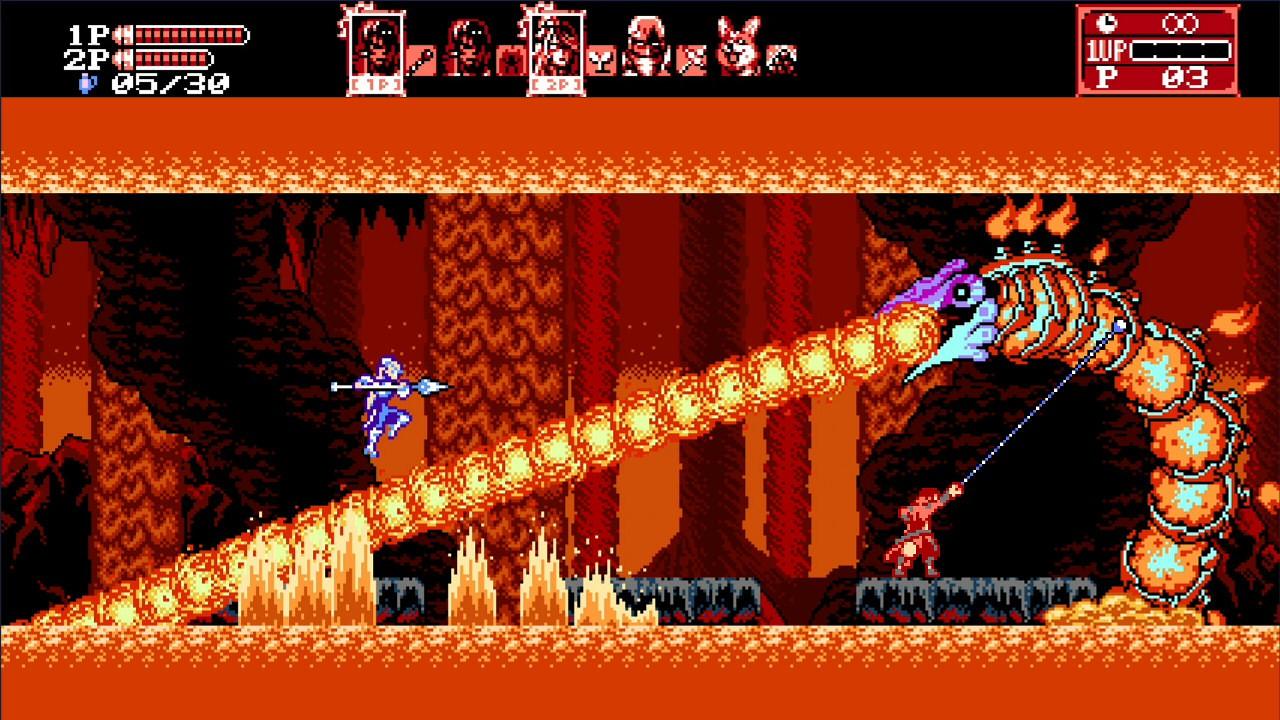Click the clock icon showing infinite time

[x=1106, y=24]
